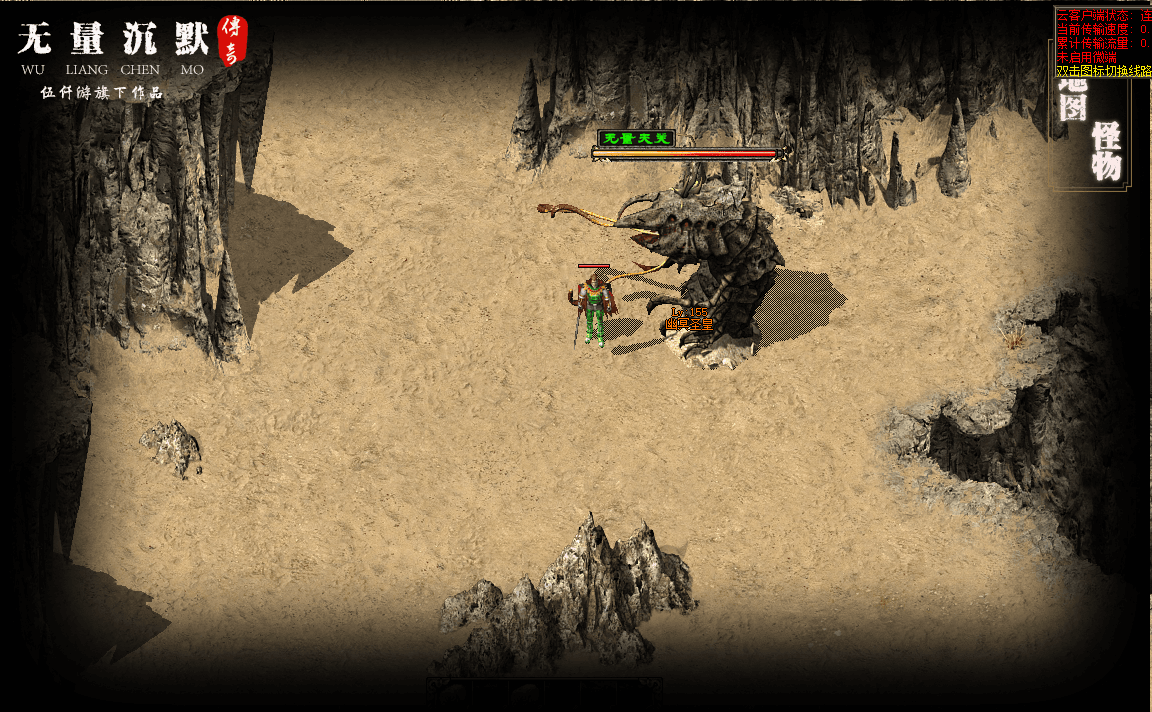The image size is (1152, 712).
Task: Open the 怪物 (monsters) panel
Action: 1106,151
